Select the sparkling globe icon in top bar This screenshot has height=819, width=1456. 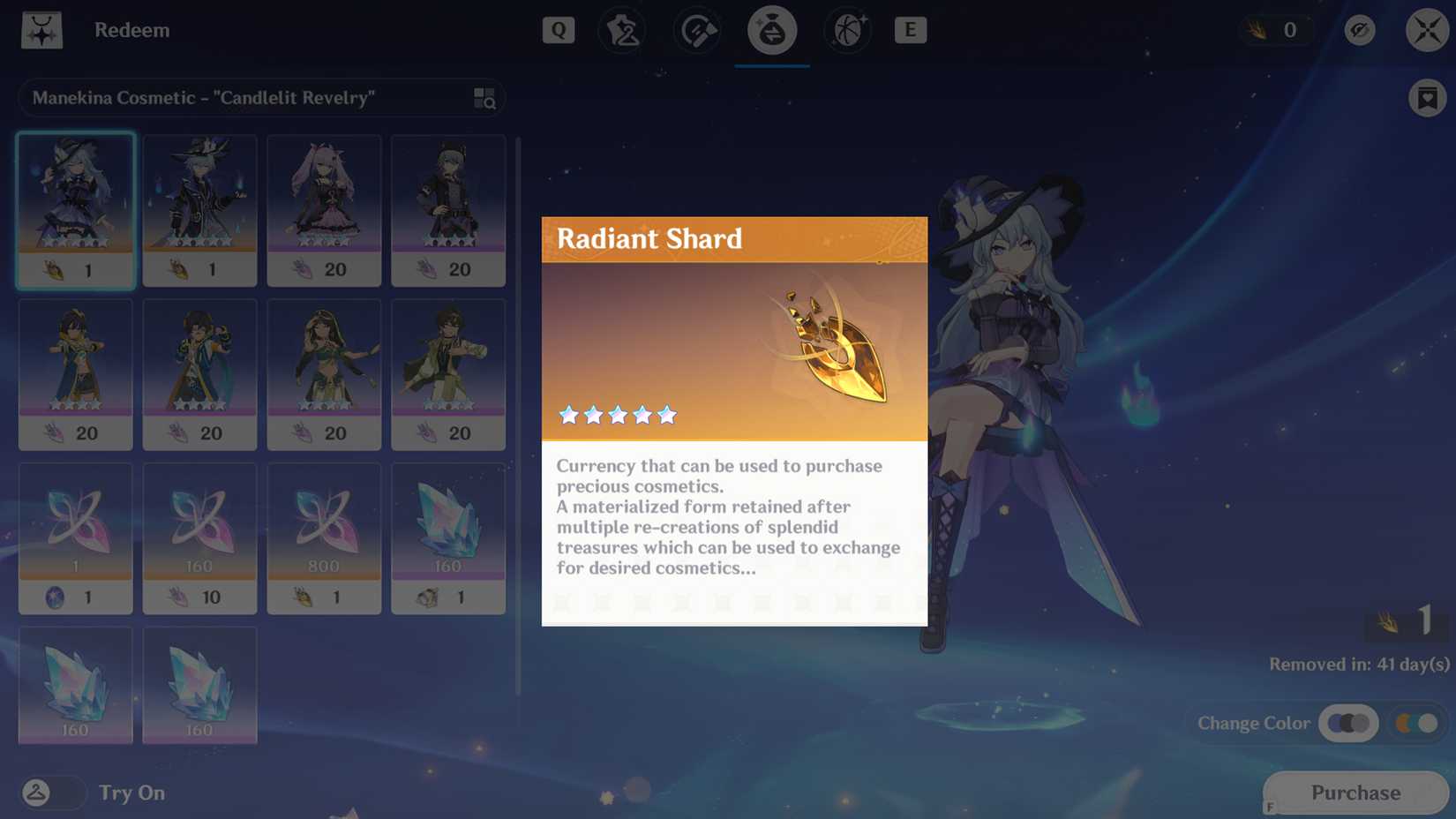pyautogui.click(x=846, y=29)
